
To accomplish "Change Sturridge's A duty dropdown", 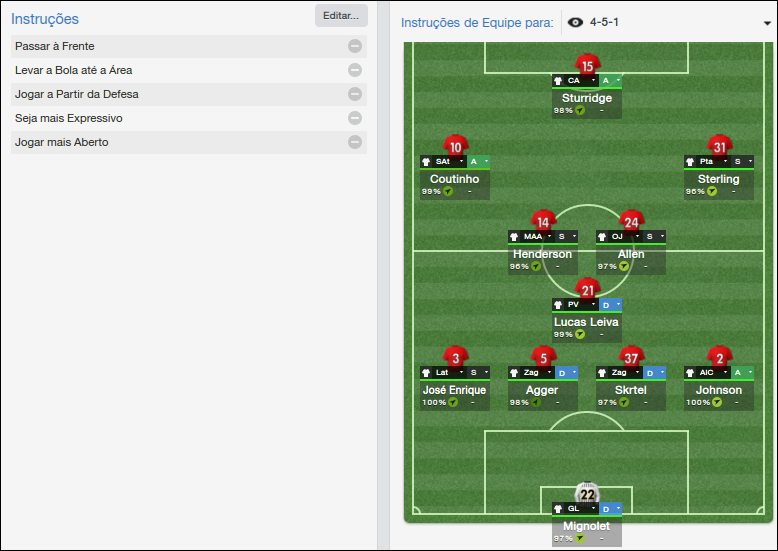I will point(610,80).
